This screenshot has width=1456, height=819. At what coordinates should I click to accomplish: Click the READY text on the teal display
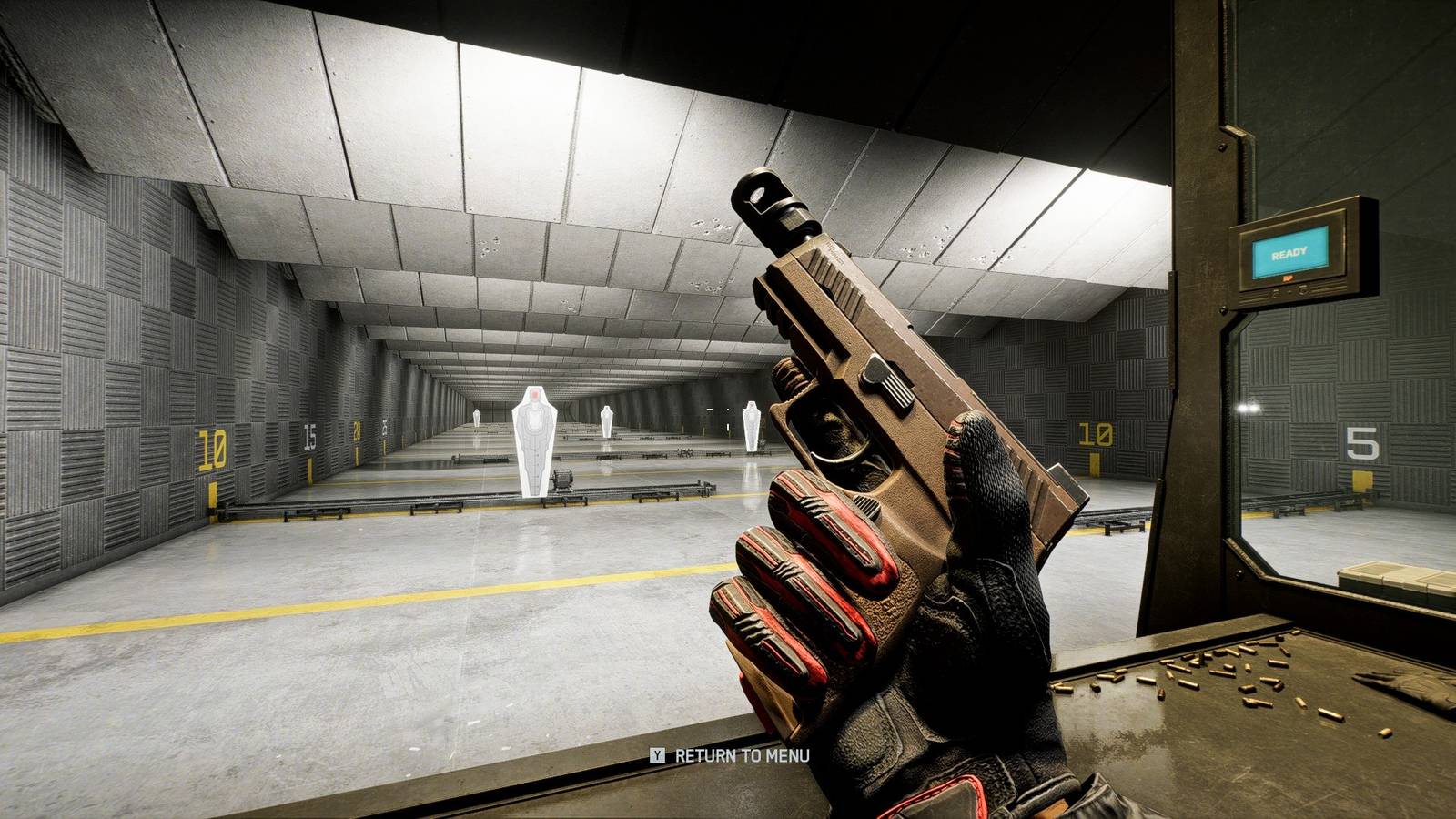[x=1289, y=253]
